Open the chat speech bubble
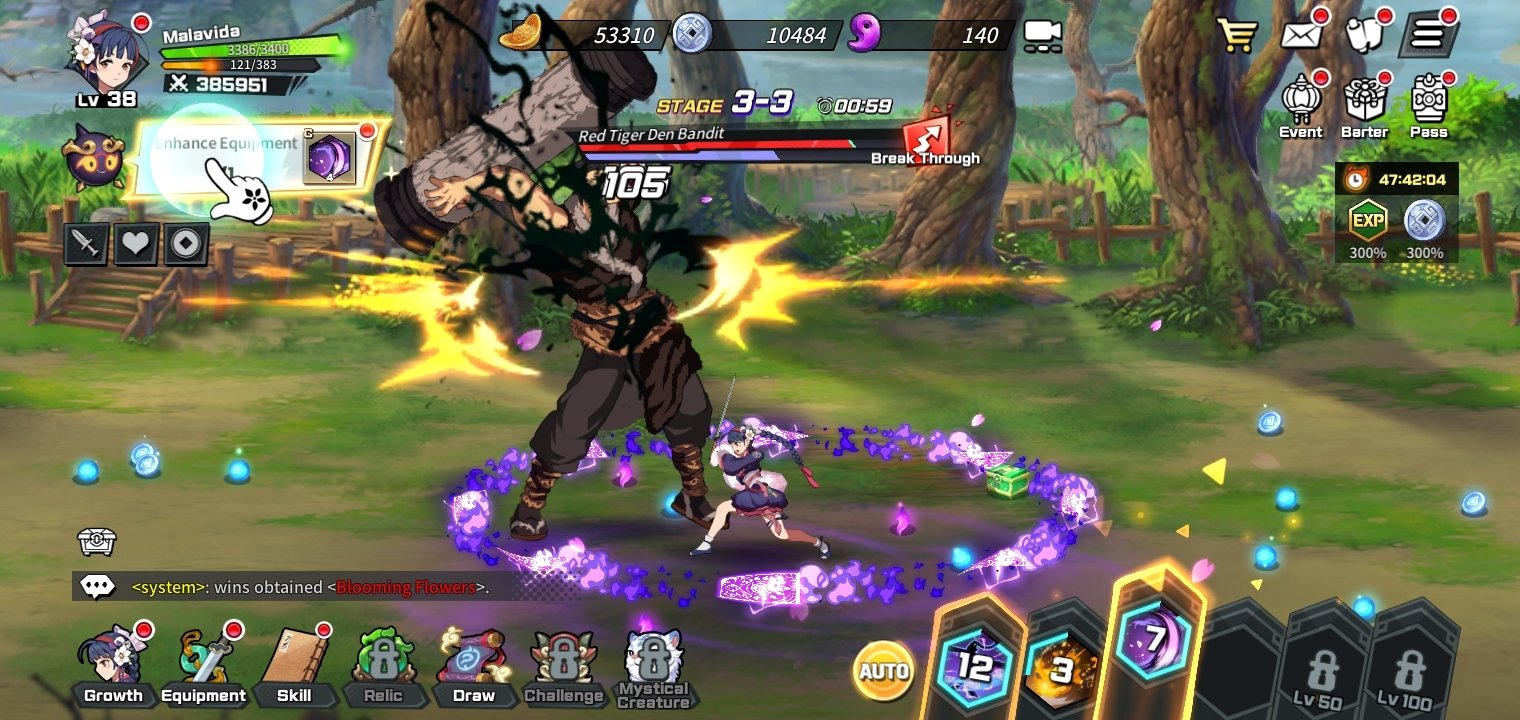1520x720 pixels. tap(97, 587)
